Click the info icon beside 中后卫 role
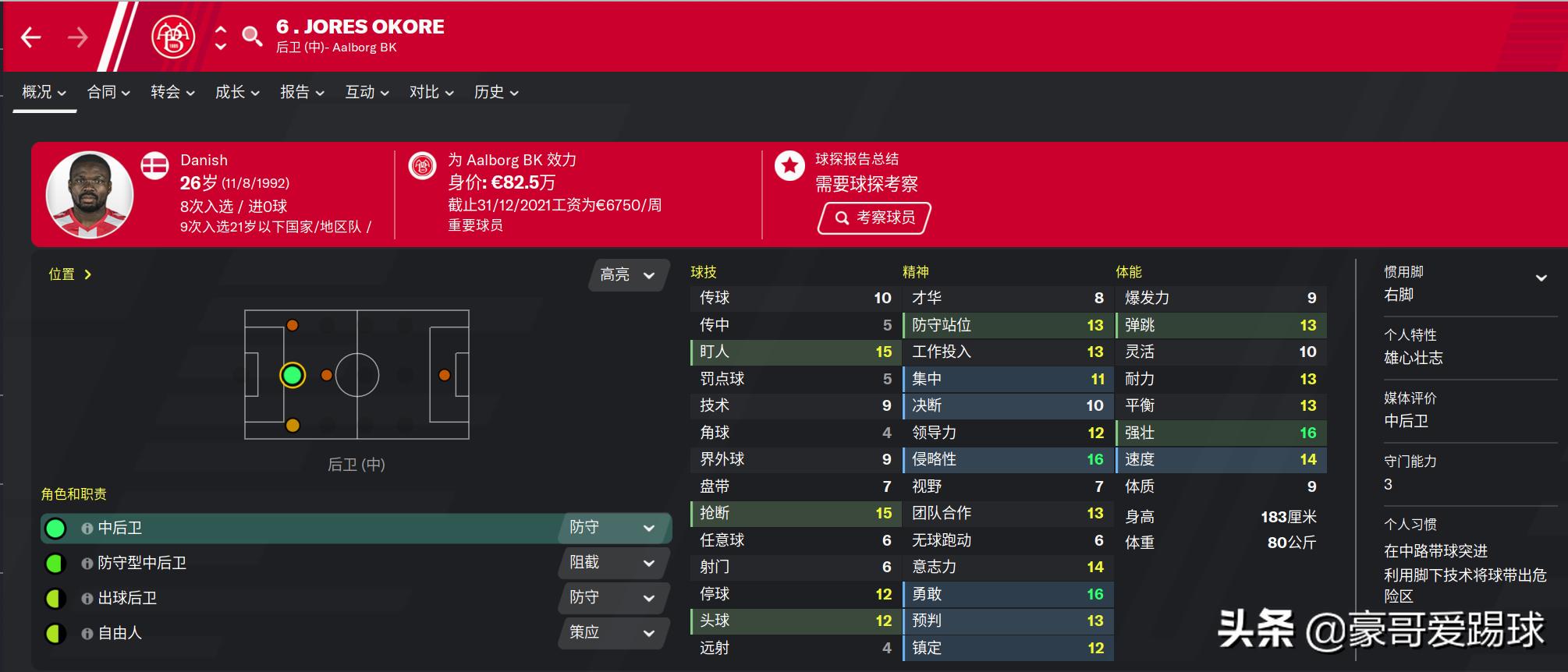This screenshot has height=672, width=1568. point(86,528)
